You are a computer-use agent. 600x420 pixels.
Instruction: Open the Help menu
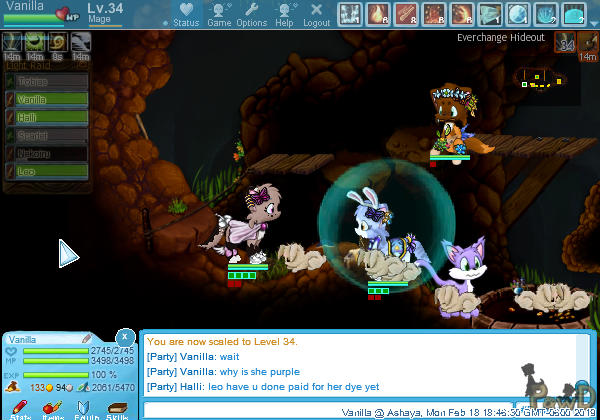[284, 13]
